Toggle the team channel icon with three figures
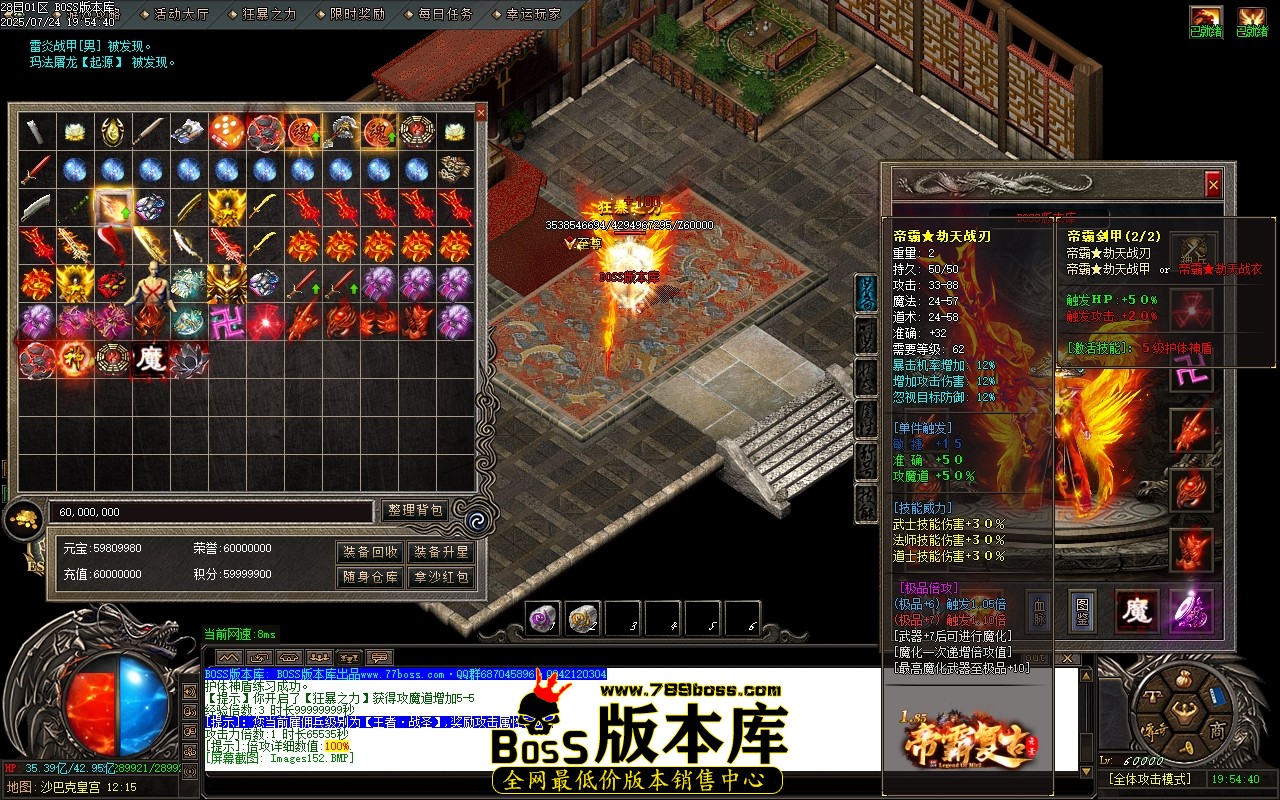Screen dimensions: 1280x800 point(319,658)
